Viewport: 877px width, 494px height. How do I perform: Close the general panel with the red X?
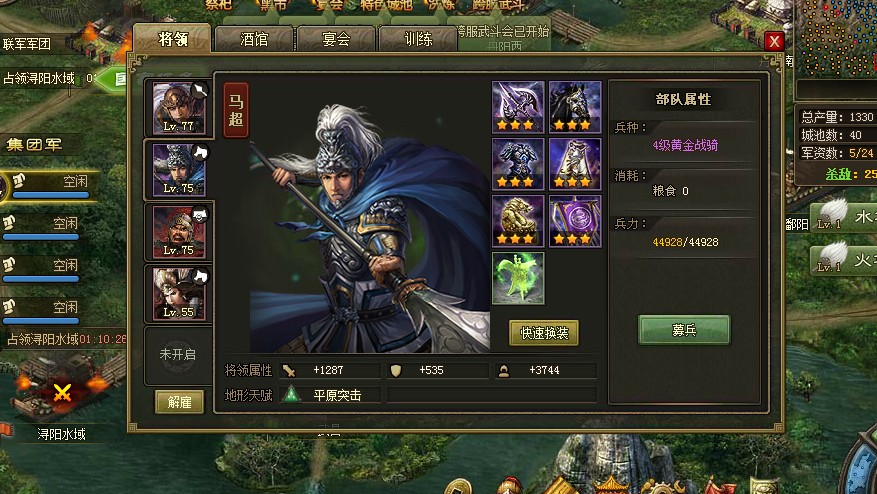tap(774, 41)
